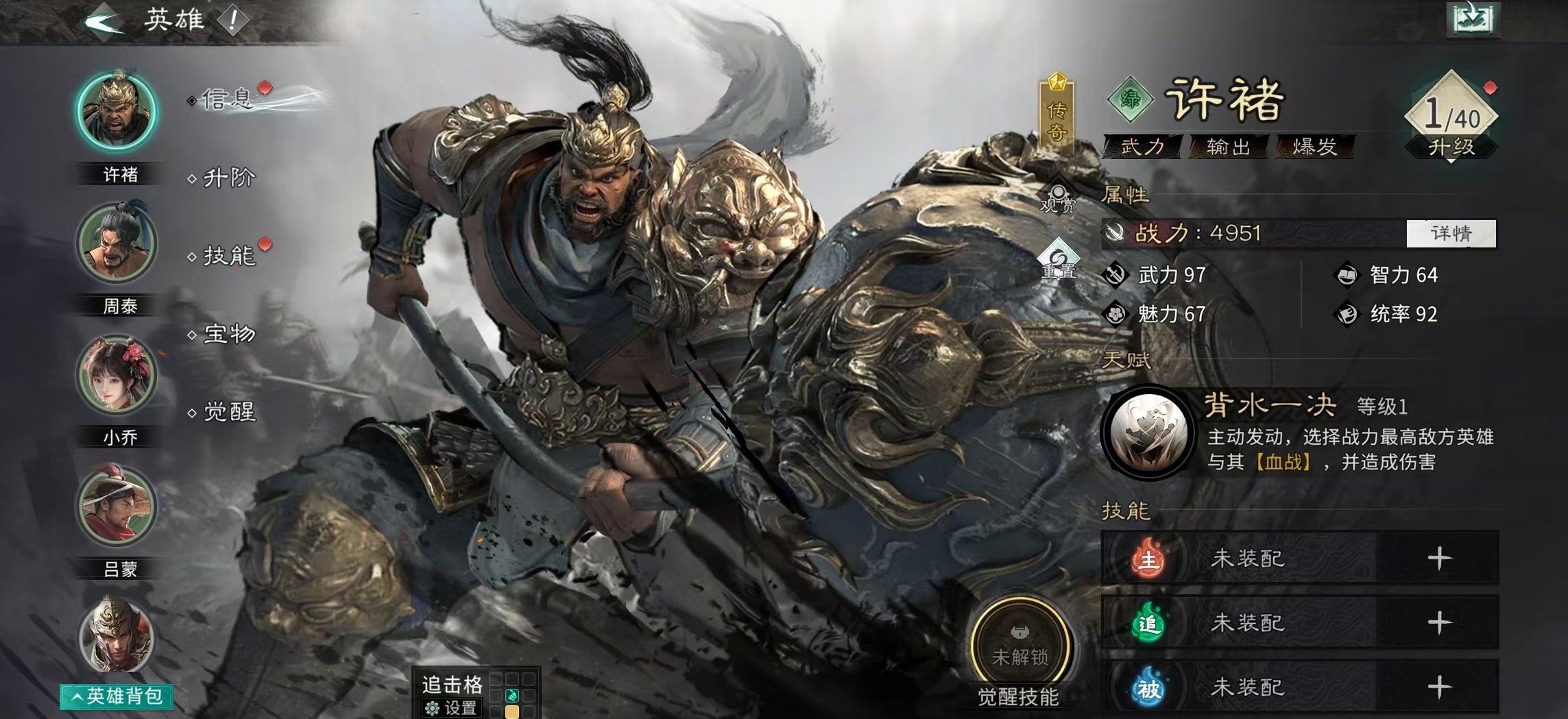Select the 吕蒙 hero portrait
This screenshot has height=719, width=1568.
117,506
